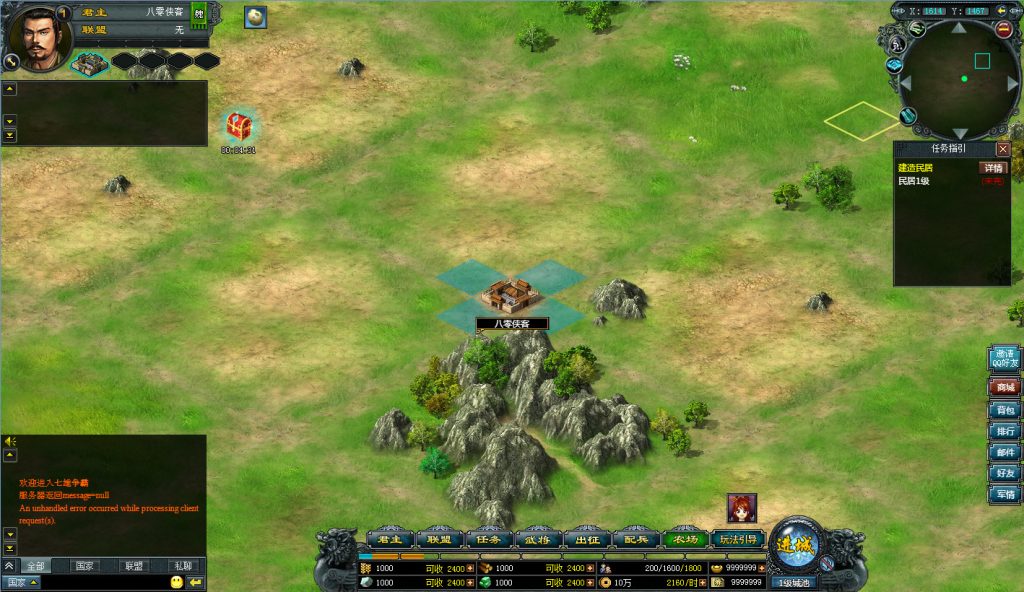Open the 配兵 troop assignment menu

636,539
